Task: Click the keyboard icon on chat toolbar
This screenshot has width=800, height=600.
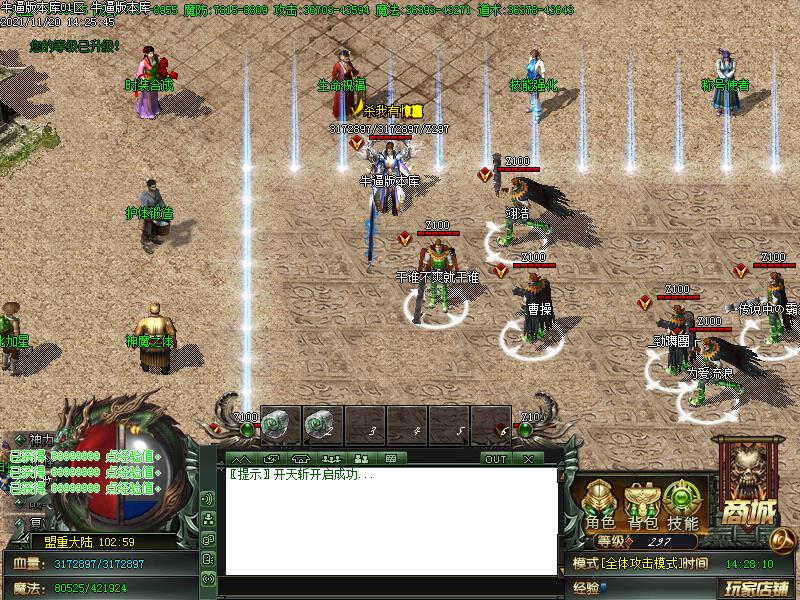Action: (x=390, y=459)
